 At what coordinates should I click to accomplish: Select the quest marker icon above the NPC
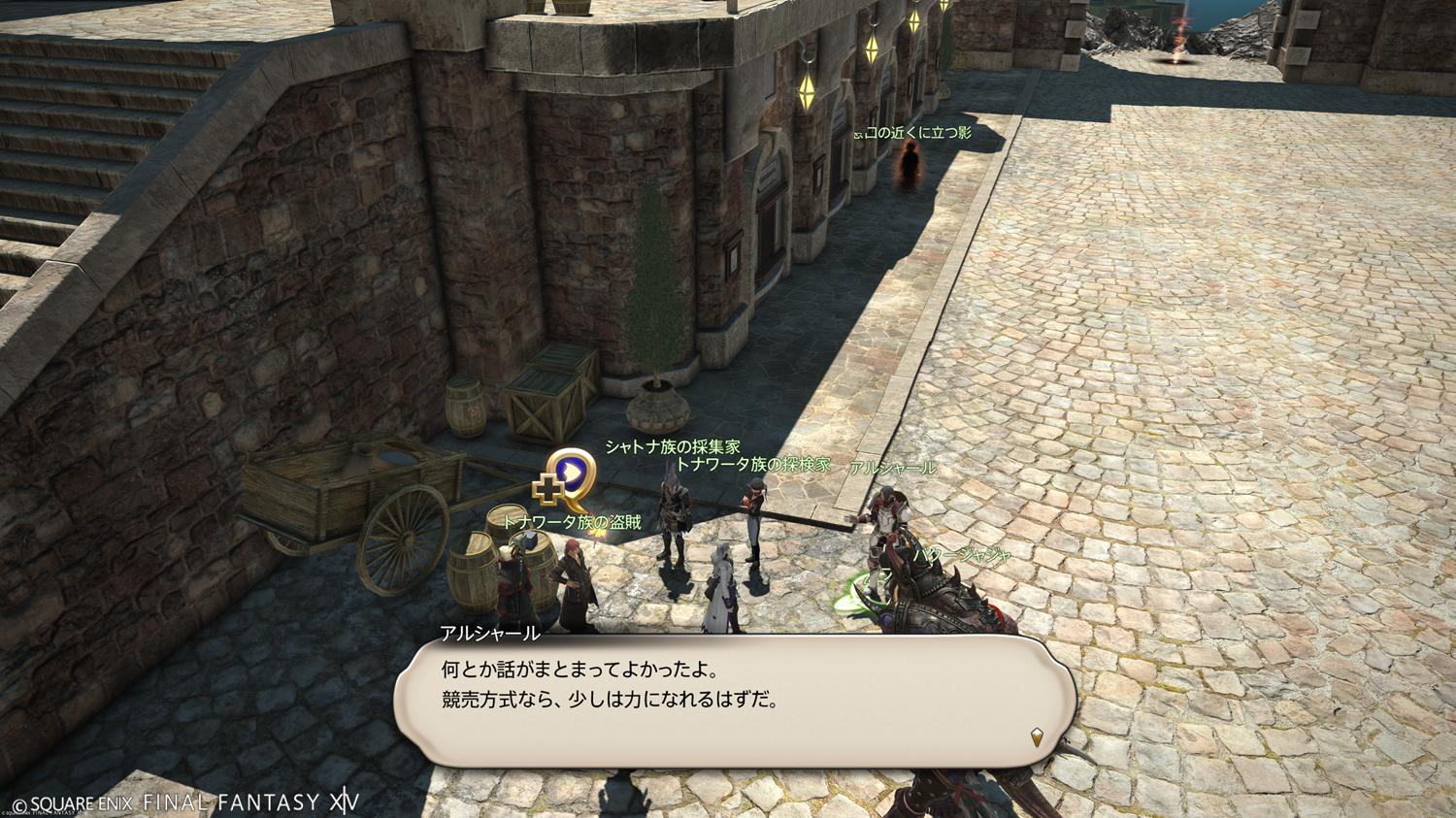tap(567, 478)
